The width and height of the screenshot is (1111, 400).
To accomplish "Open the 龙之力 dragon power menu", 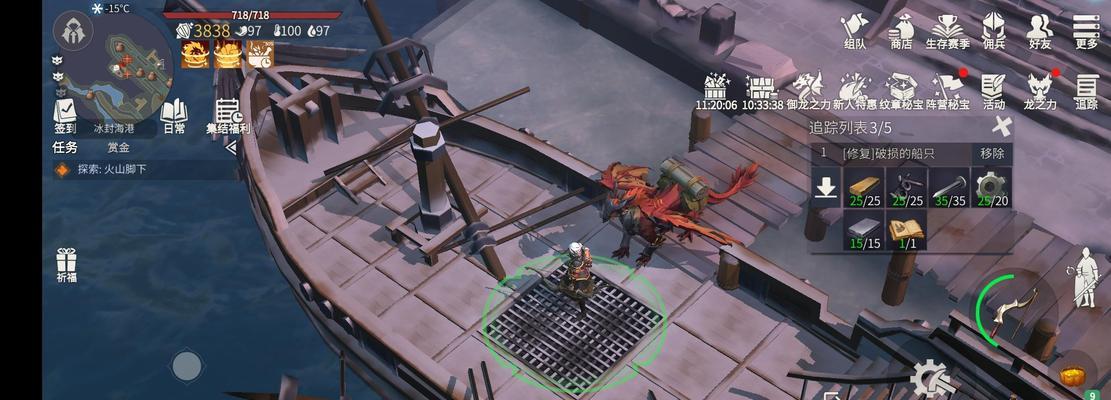I will [x=1040, y=90].
